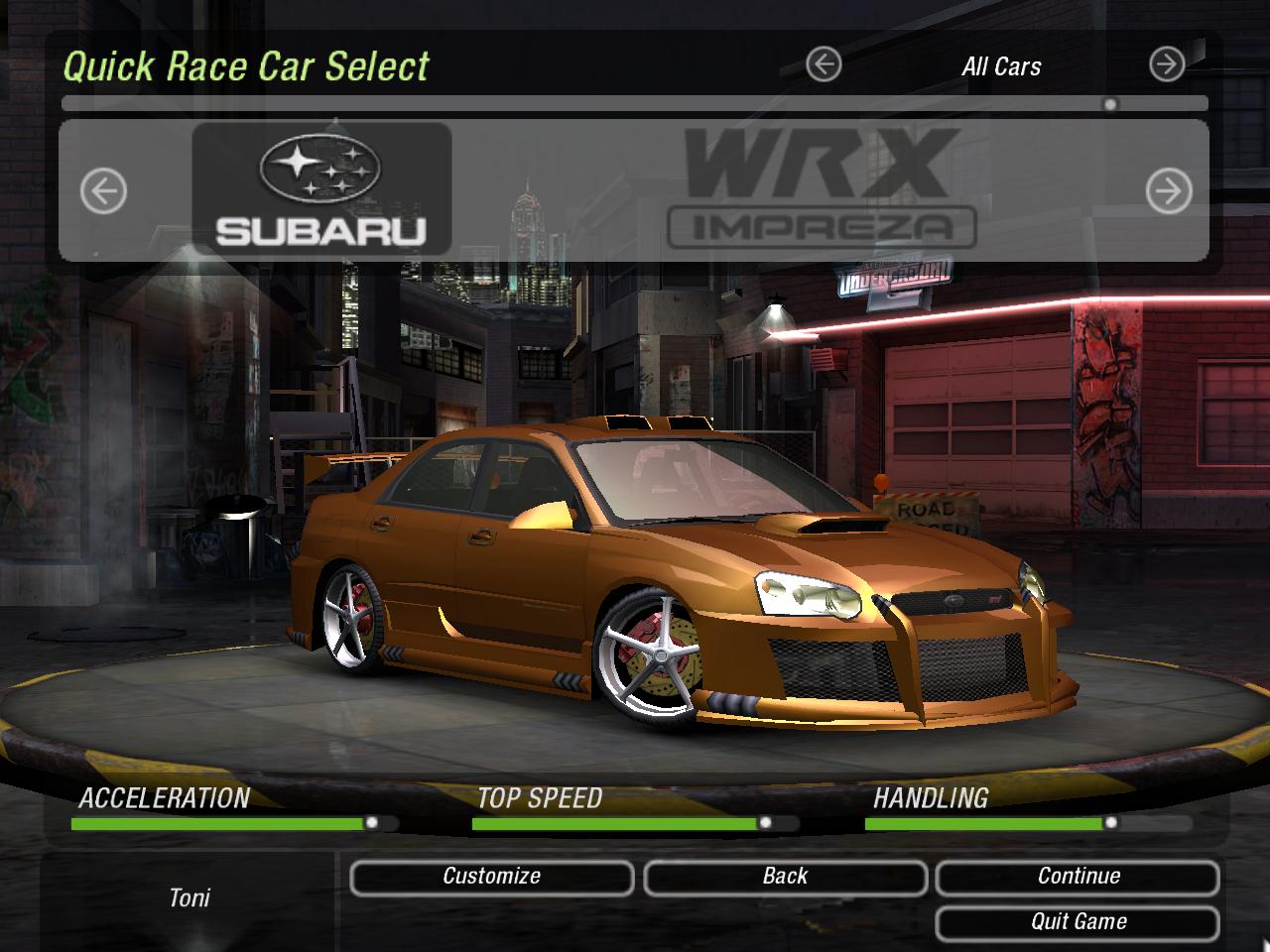Go Back to previous screen

(785, 877)
